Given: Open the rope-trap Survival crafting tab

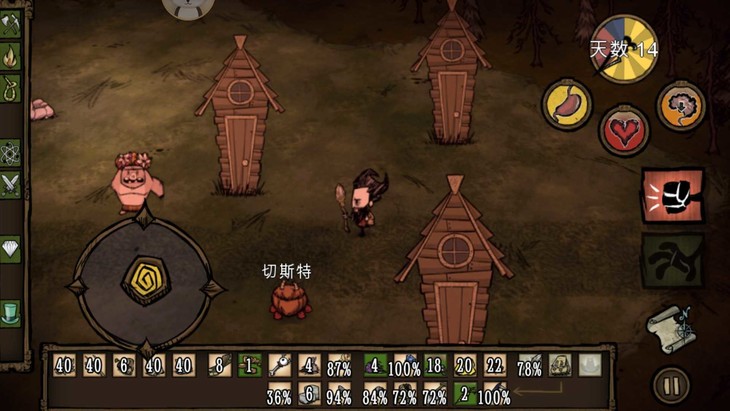Looking at the screenshot, I should (10, 87).
